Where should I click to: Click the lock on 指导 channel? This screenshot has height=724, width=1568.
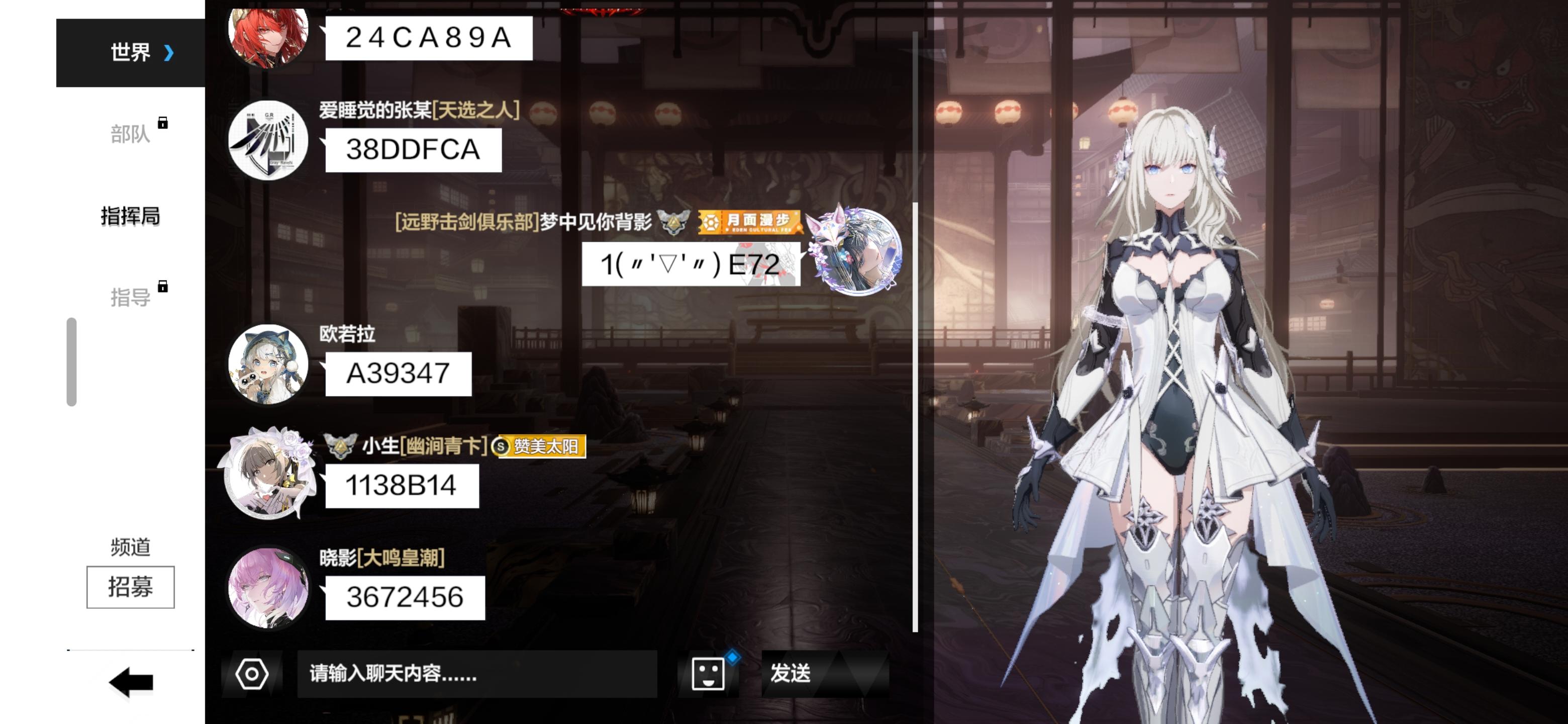tap(163, 288)
